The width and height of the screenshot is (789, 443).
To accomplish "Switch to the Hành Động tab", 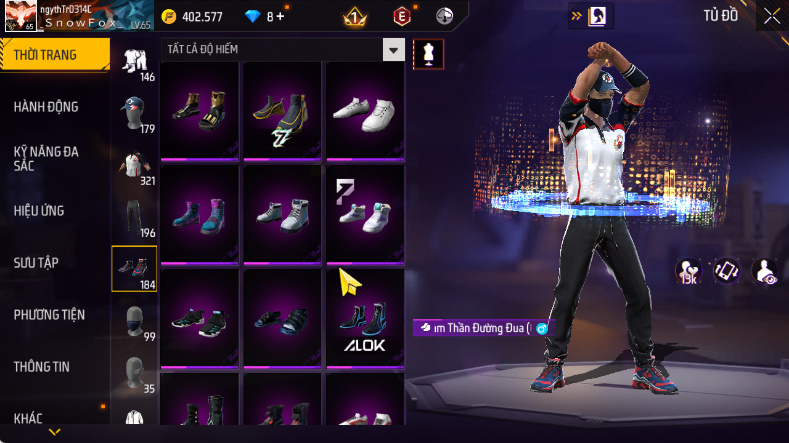I will tap(47, 107).
